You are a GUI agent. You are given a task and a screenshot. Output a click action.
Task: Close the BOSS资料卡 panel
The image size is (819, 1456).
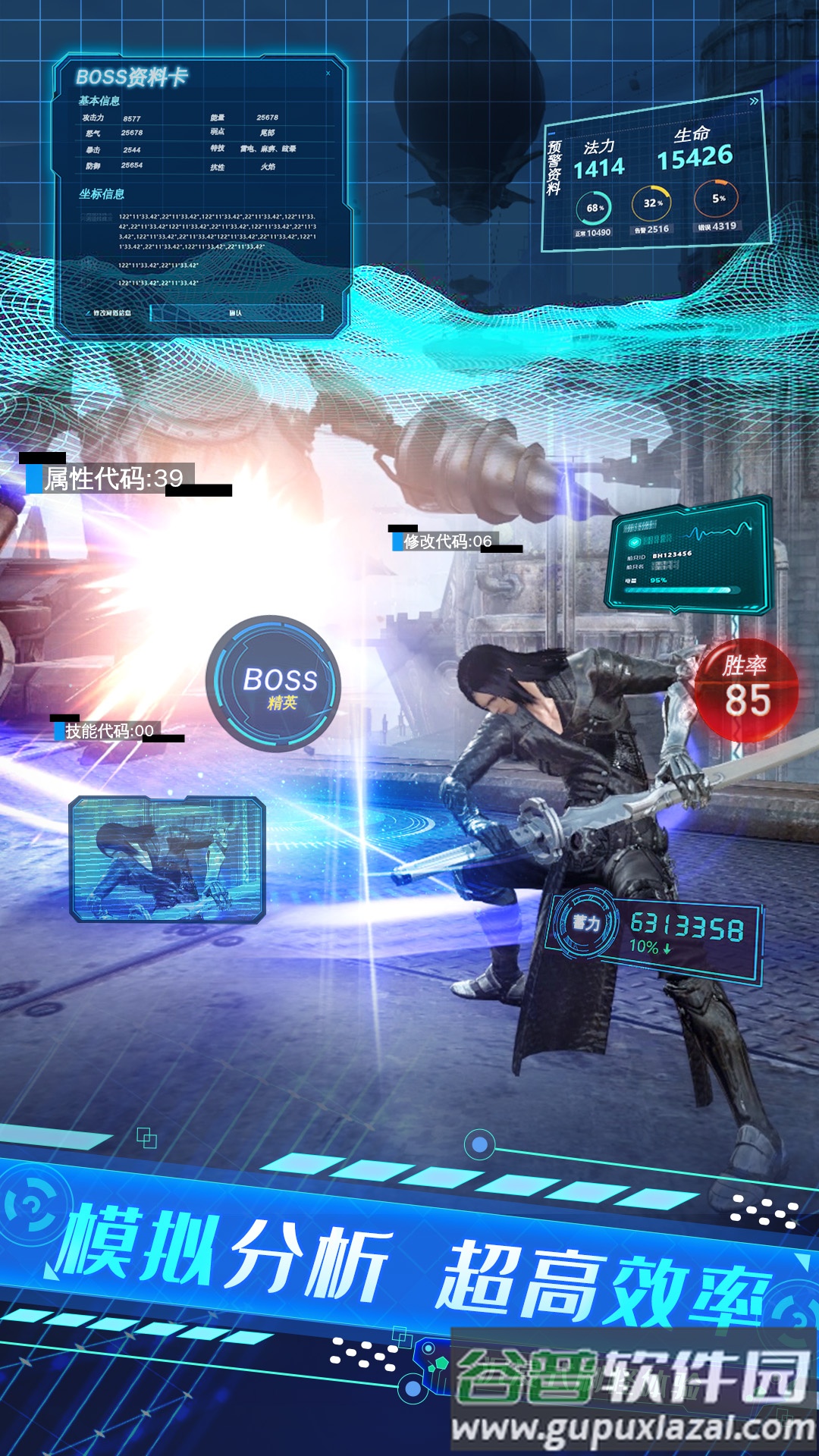[328, 74]
